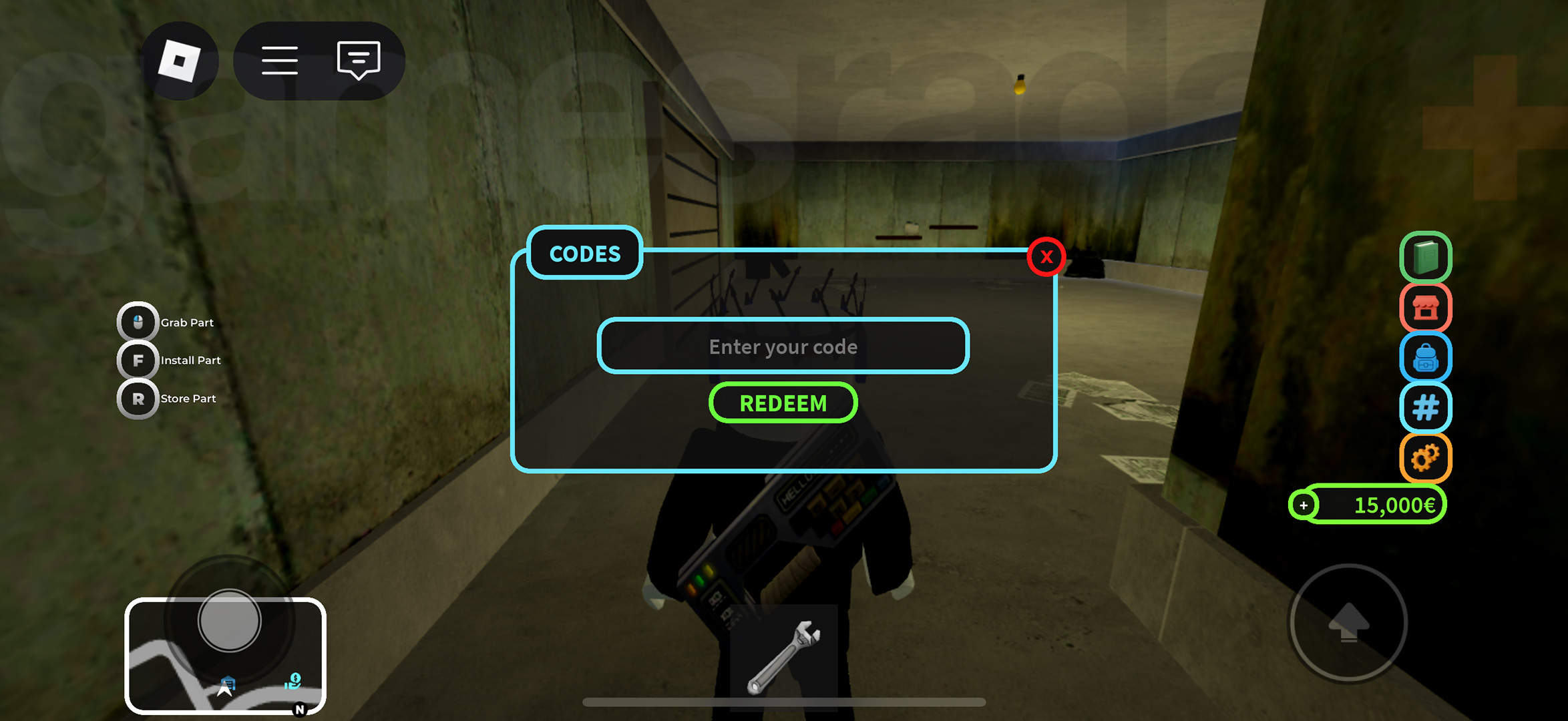The image size is (1568, 721).
Task: Open the blue backpack inventory icon
Action: (x=1424, y=358)
